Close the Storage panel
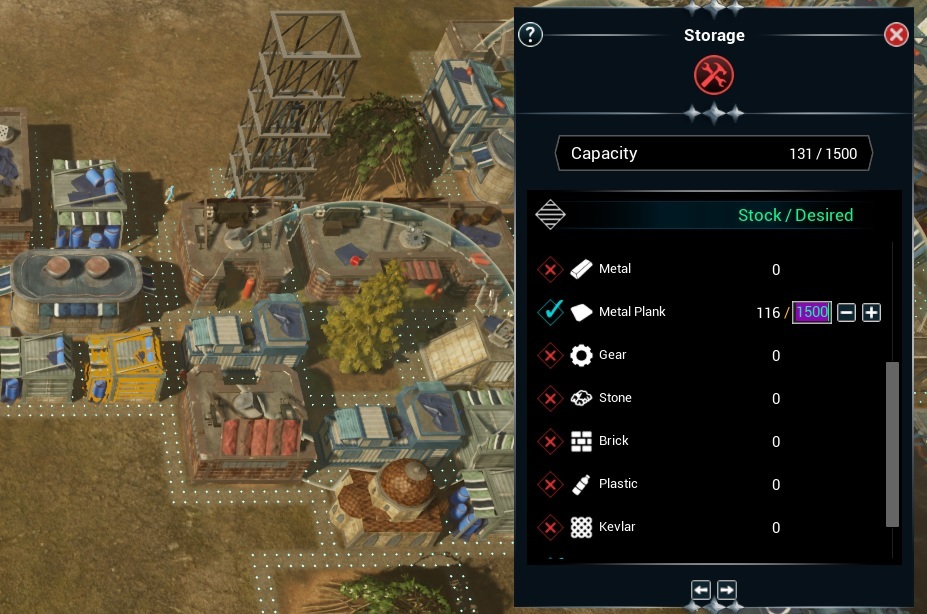The image size is (927, 614). pos(896,35)
